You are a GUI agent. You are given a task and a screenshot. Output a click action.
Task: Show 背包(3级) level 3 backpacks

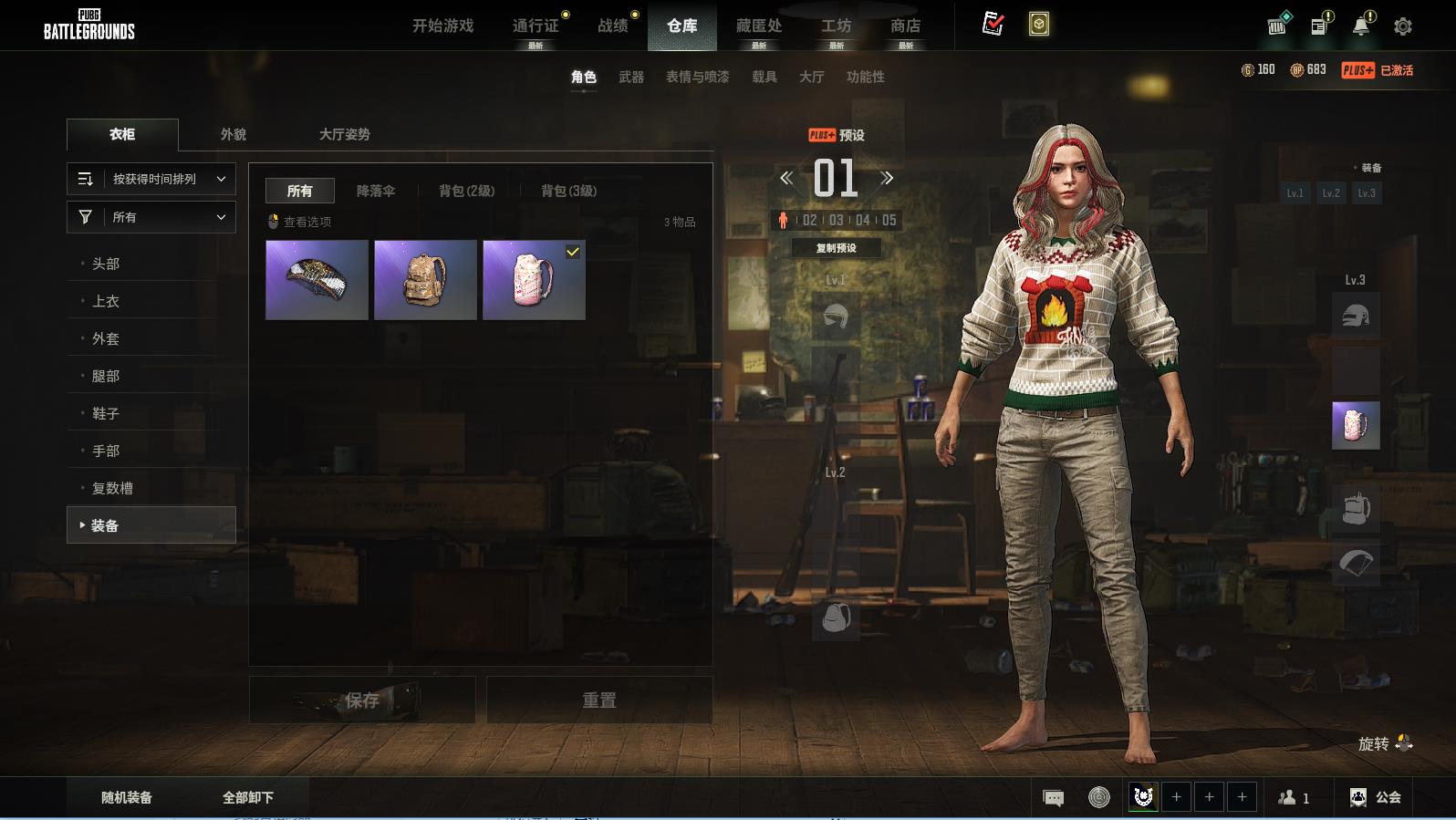coord(568,191)
